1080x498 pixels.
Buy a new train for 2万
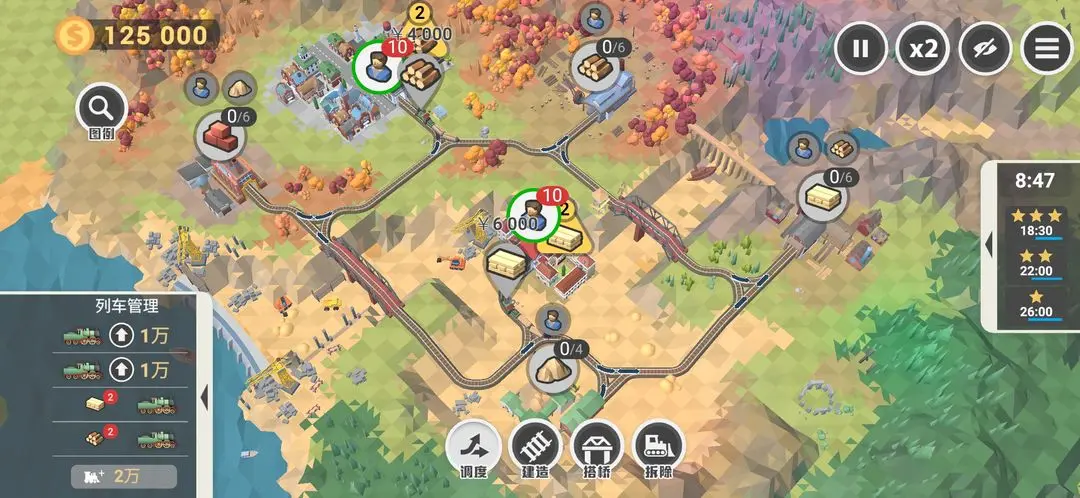click(124, 476)
